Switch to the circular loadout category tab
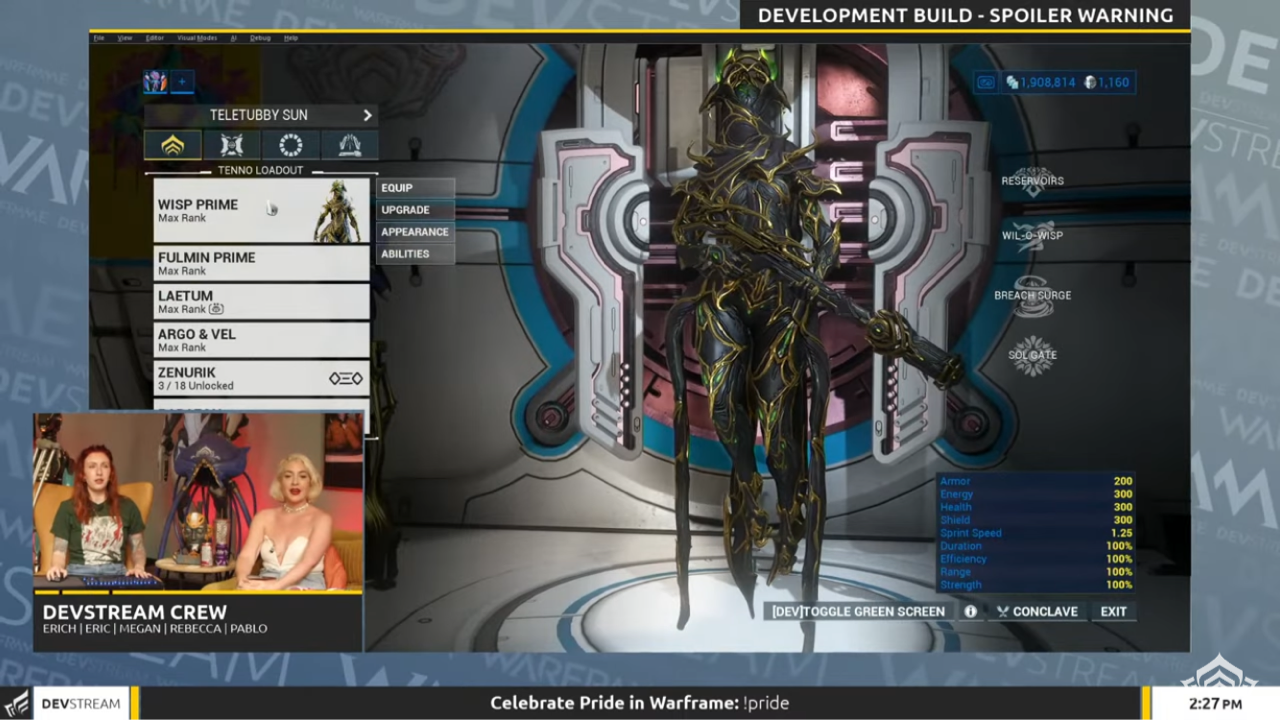Viewport: 1280px width, 720px height. [290, 146]
